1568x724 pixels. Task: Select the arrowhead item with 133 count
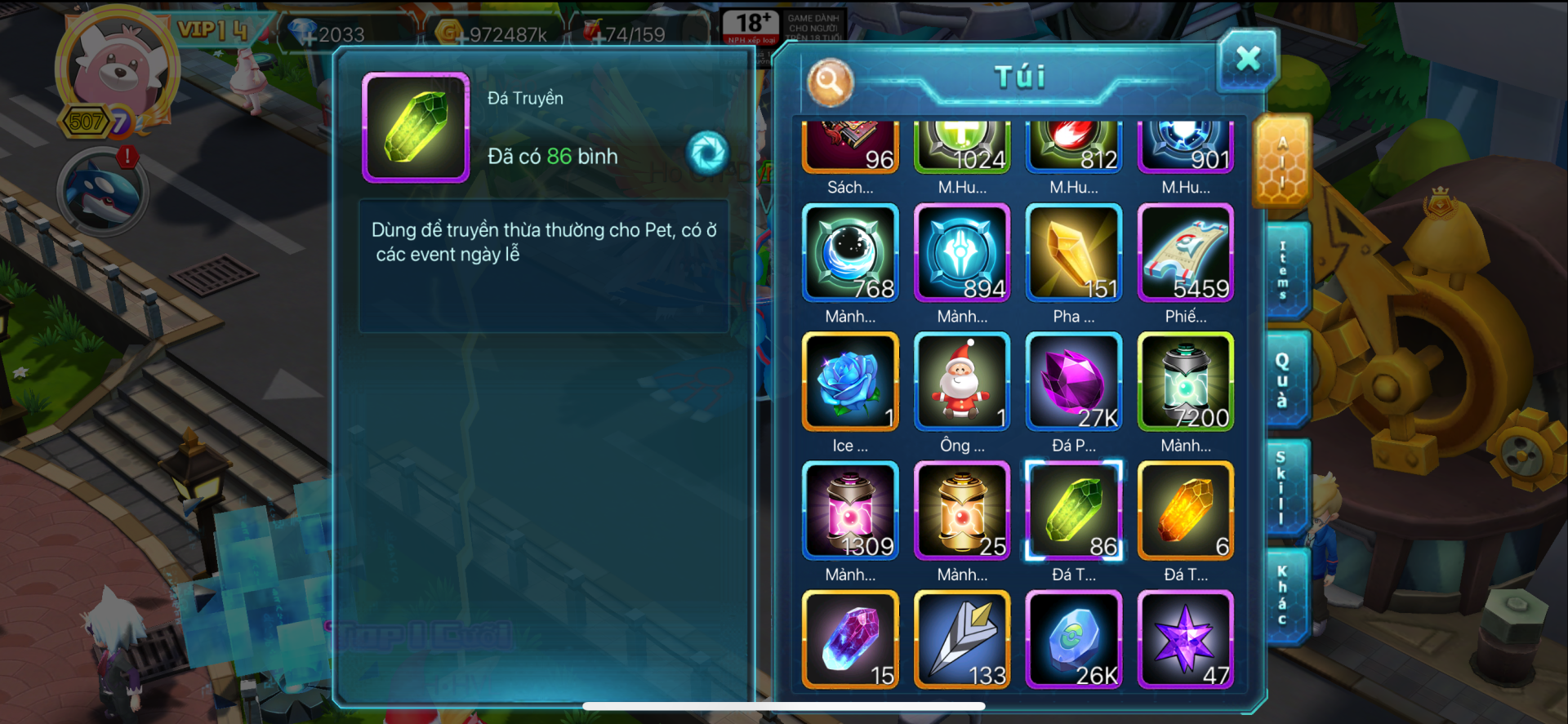[962, 640]
